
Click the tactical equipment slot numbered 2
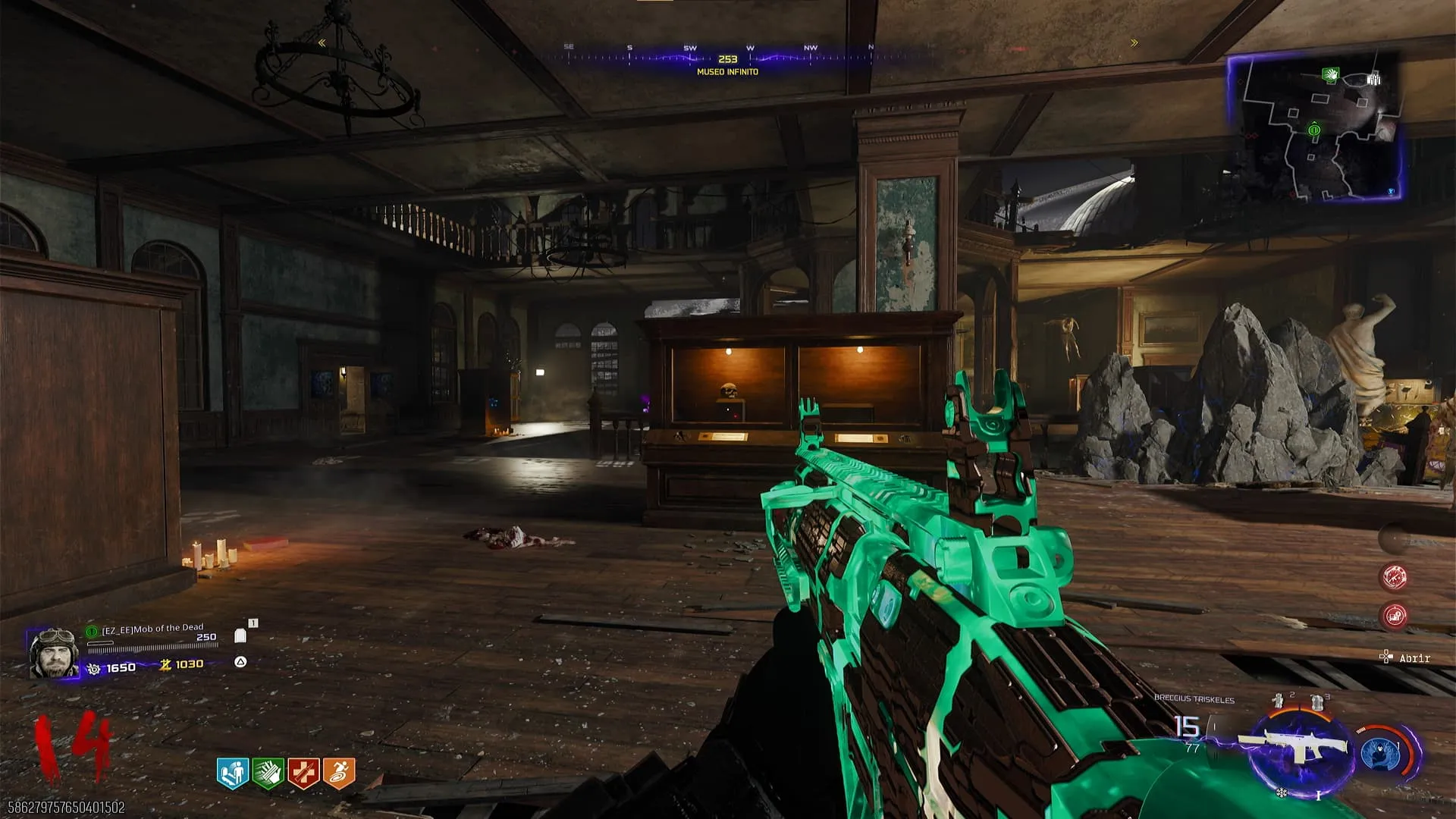[x=1280, y=701]
